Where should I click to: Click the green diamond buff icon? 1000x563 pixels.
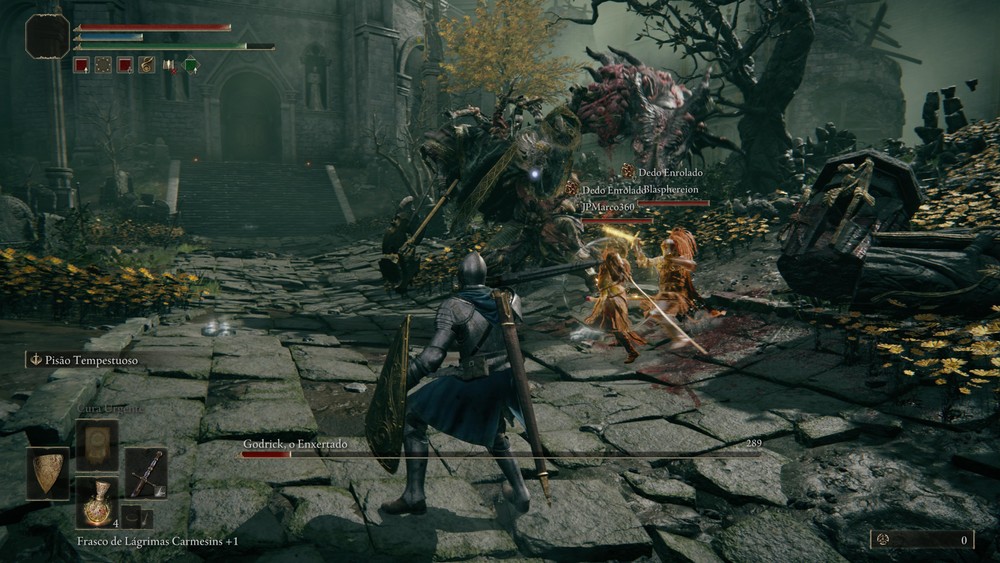[191, 66]
